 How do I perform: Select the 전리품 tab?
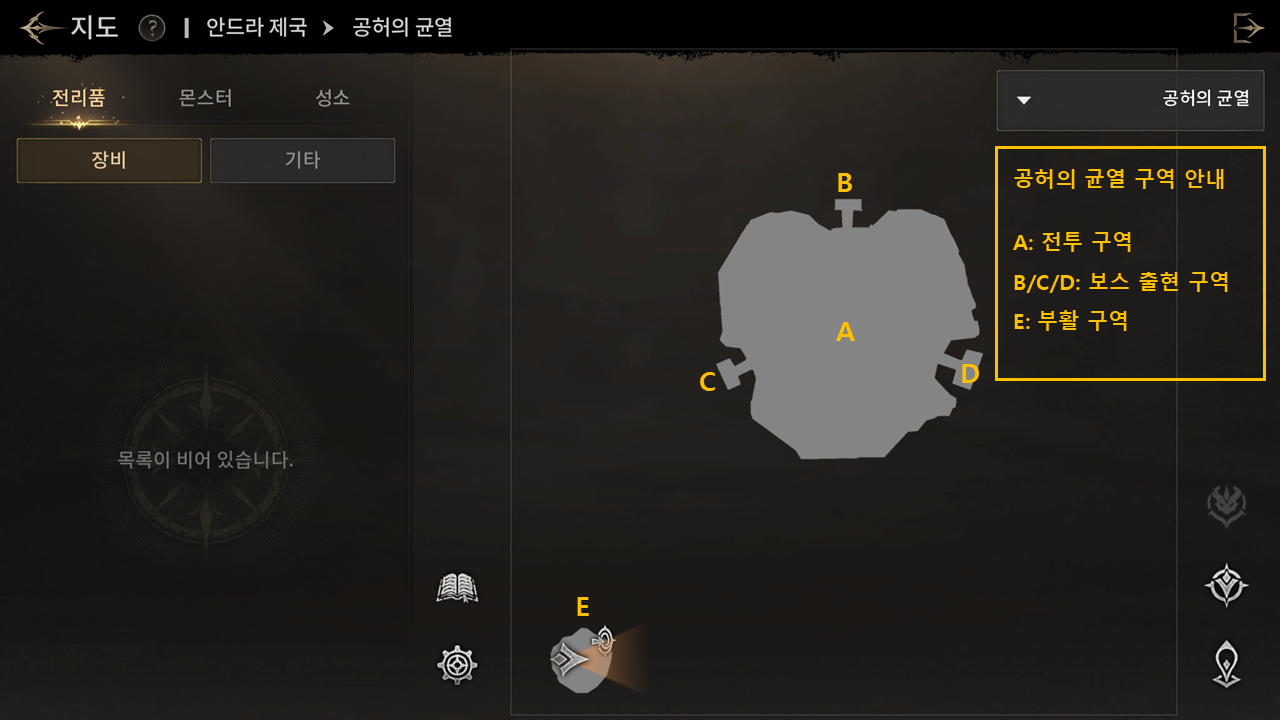point(78,98)
